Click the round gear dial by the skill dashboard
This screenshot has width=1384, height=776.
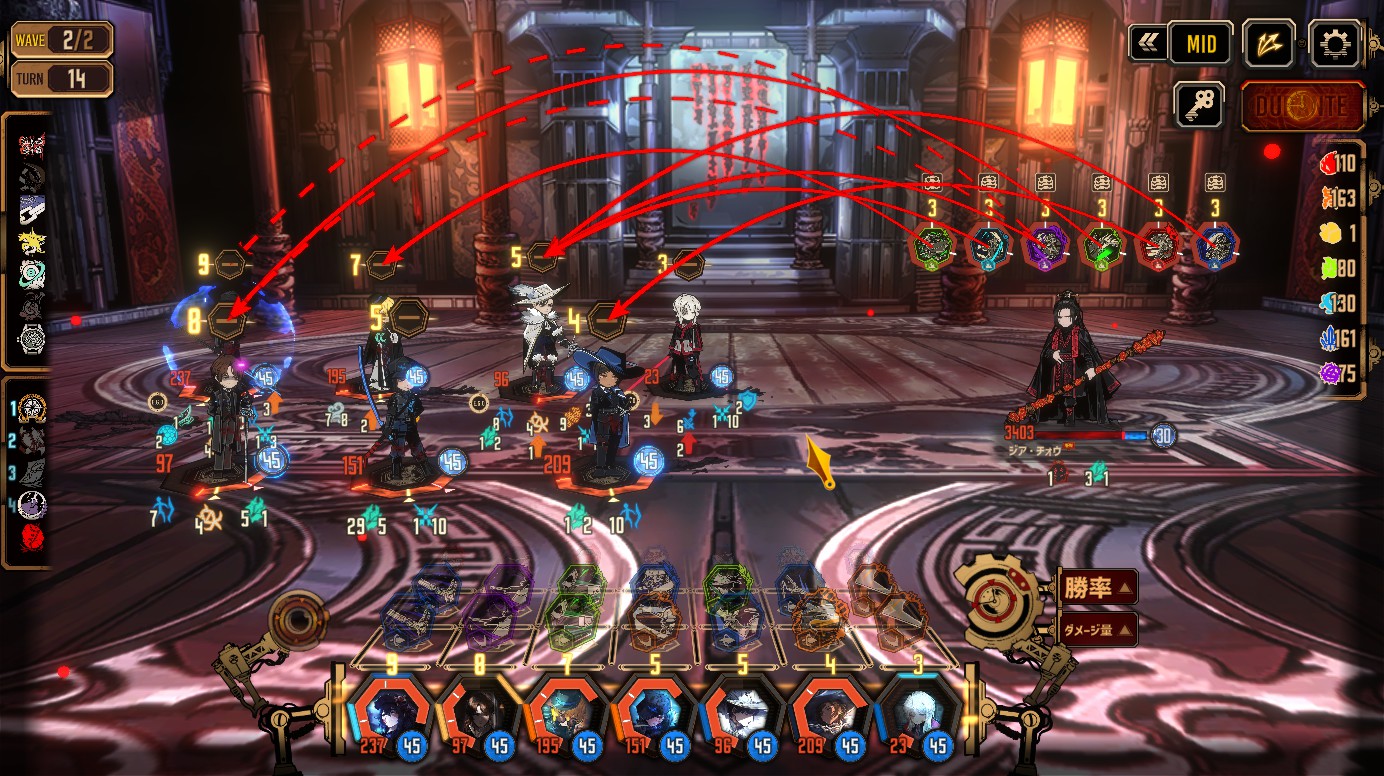pyautogui.click(x=997, y=599)
